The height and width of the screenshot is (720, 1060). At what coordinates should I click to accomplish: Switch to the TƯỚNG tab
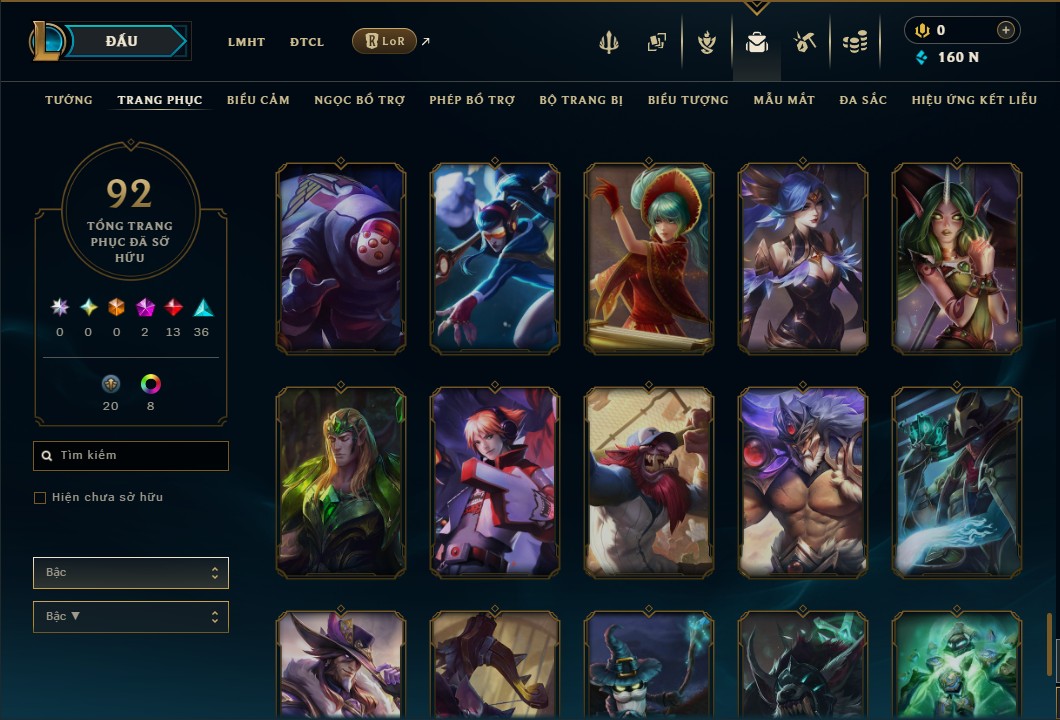(69, 100)
